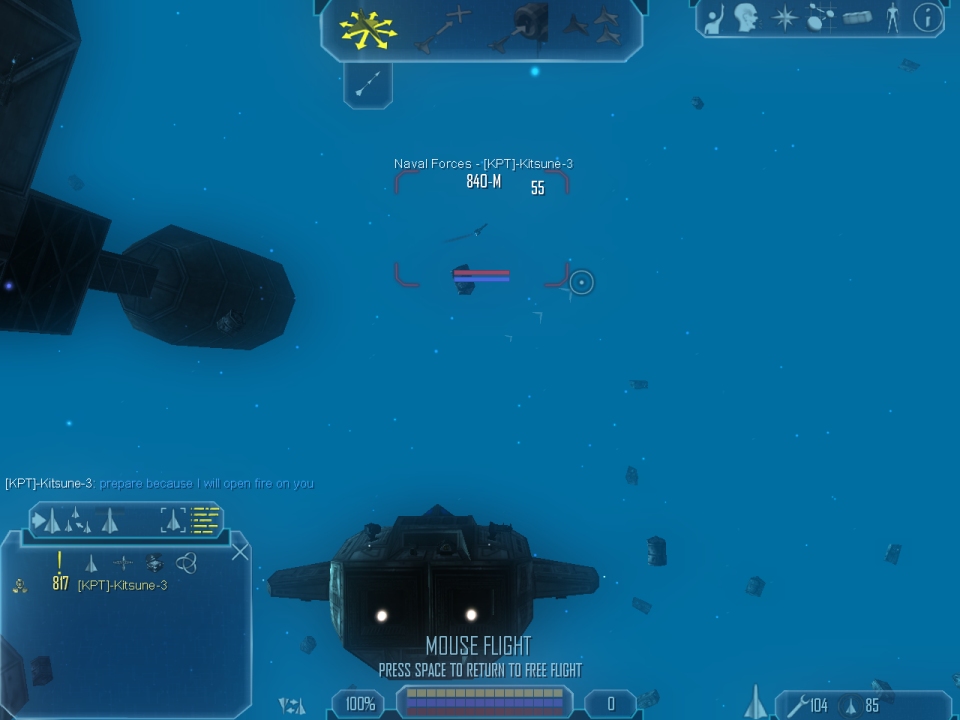Open the cargo container inventory icon
Viewport: 960px width, 720px height.
point(857,18)
